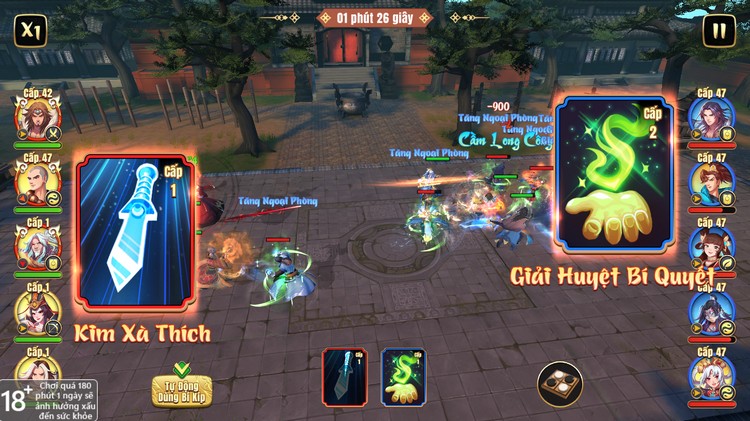Select the enemy girl with hair buns
This screenshot has height=421, width=750.
tap(712, 248)
